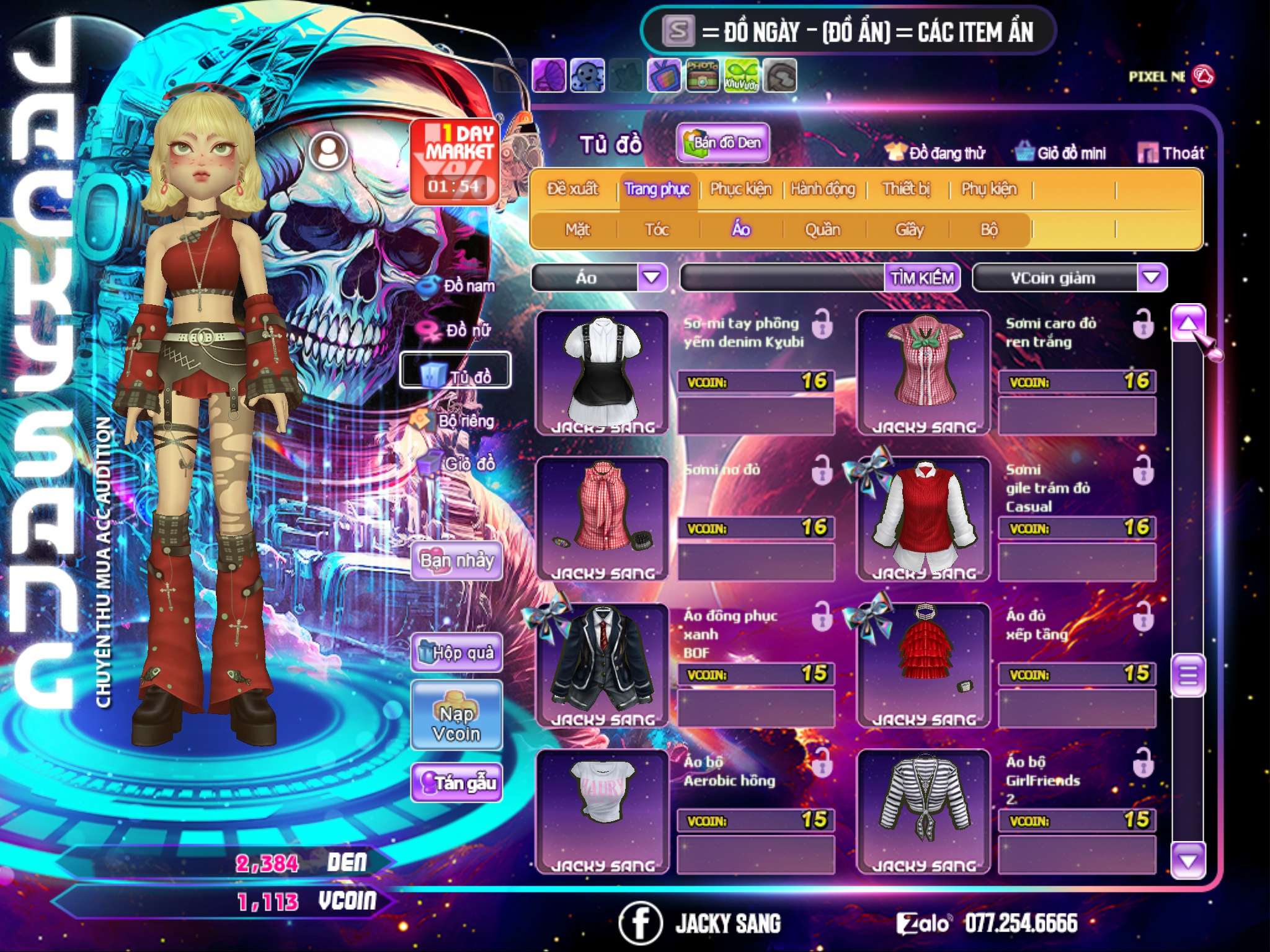The height and width of the screenshot is (952, 1270).
Task: Show Đồ đang thử items
Action: click(x=935, y=153)
